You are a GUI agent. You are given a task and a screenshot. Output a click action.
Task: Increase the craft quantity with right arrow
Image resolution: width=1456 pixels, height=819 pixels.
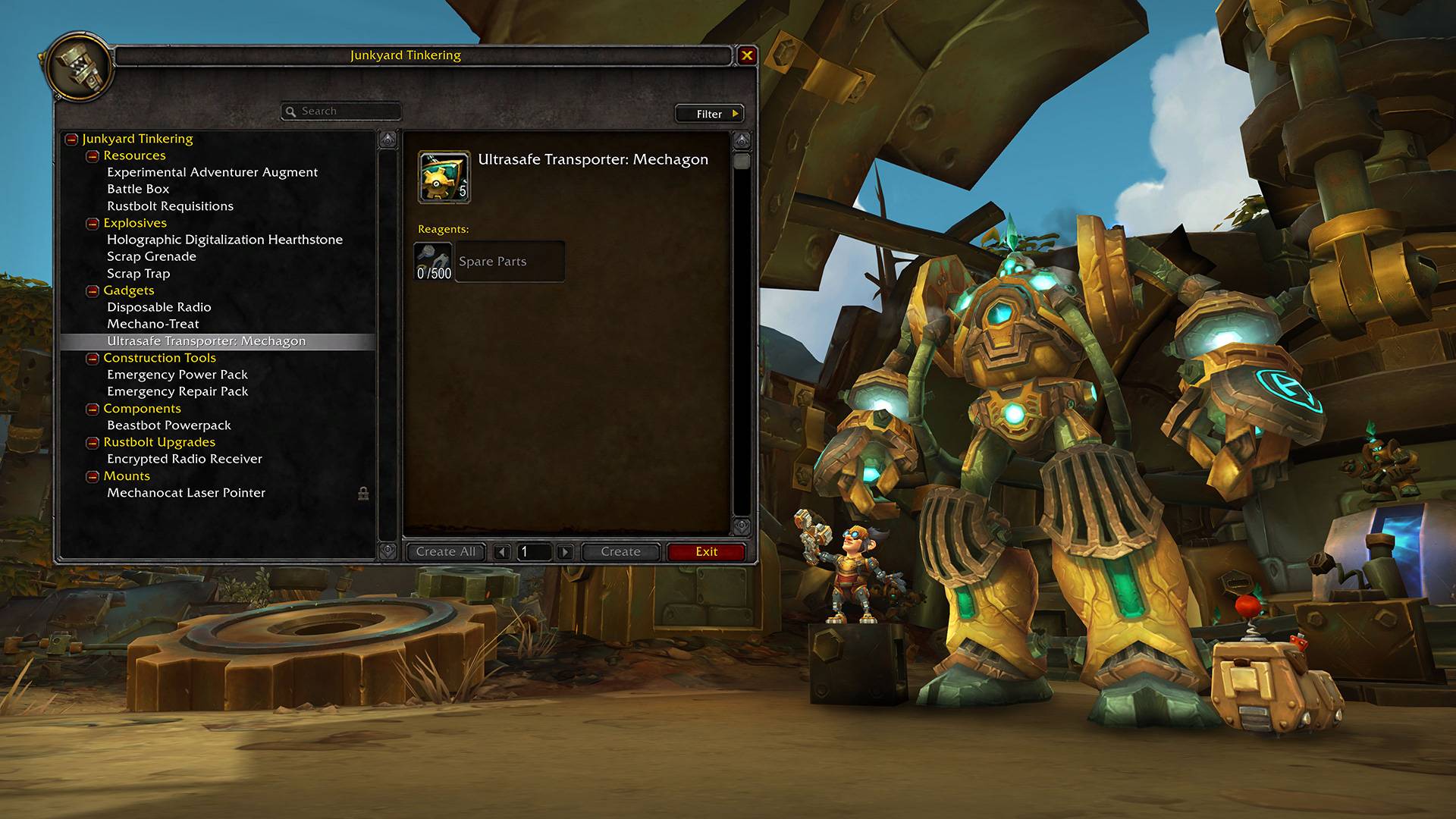(565, 552)
